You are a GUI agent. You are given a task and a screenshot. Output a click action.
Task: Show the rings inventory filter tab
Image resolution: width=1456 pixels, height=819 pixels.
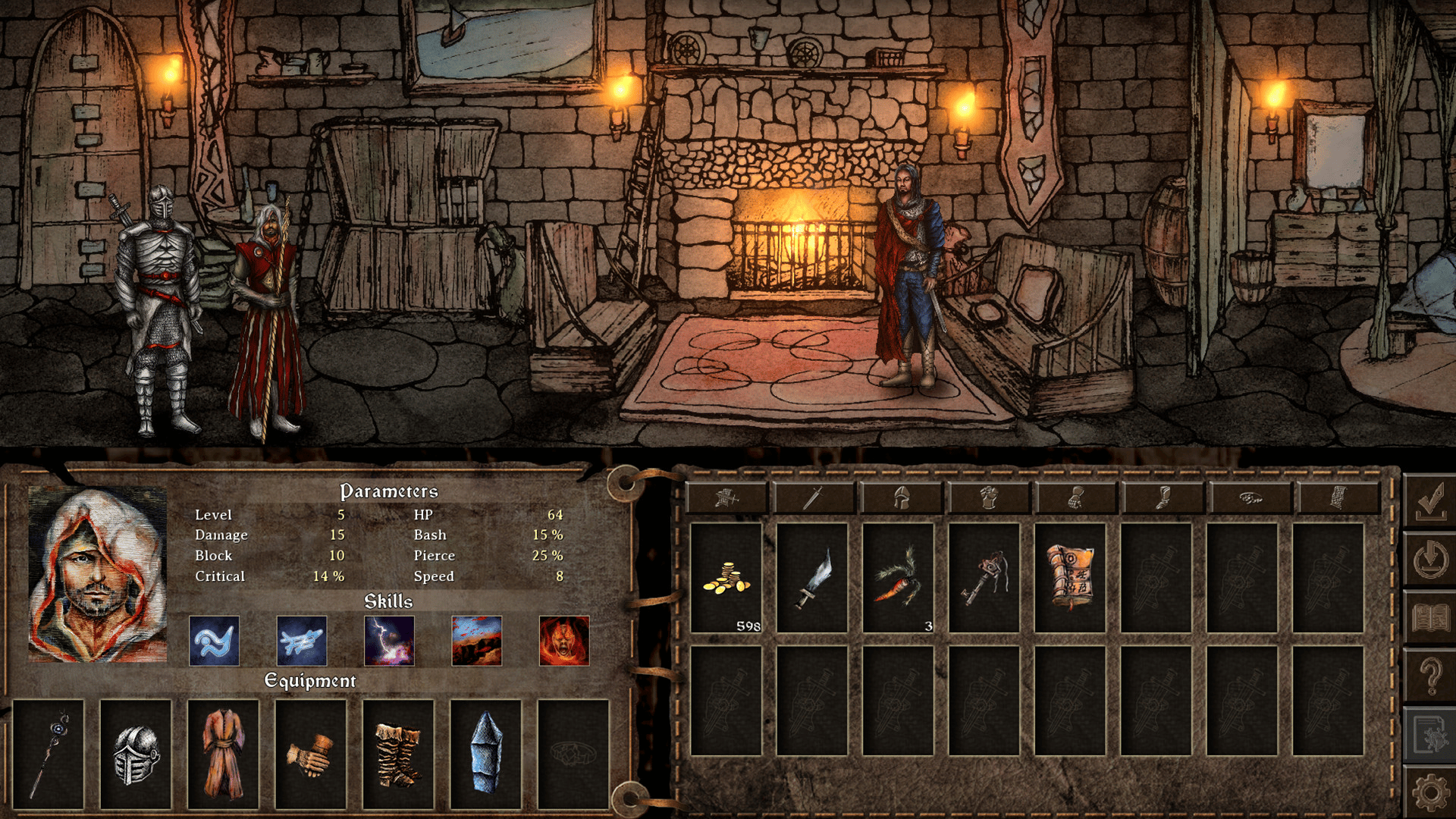1250,498
